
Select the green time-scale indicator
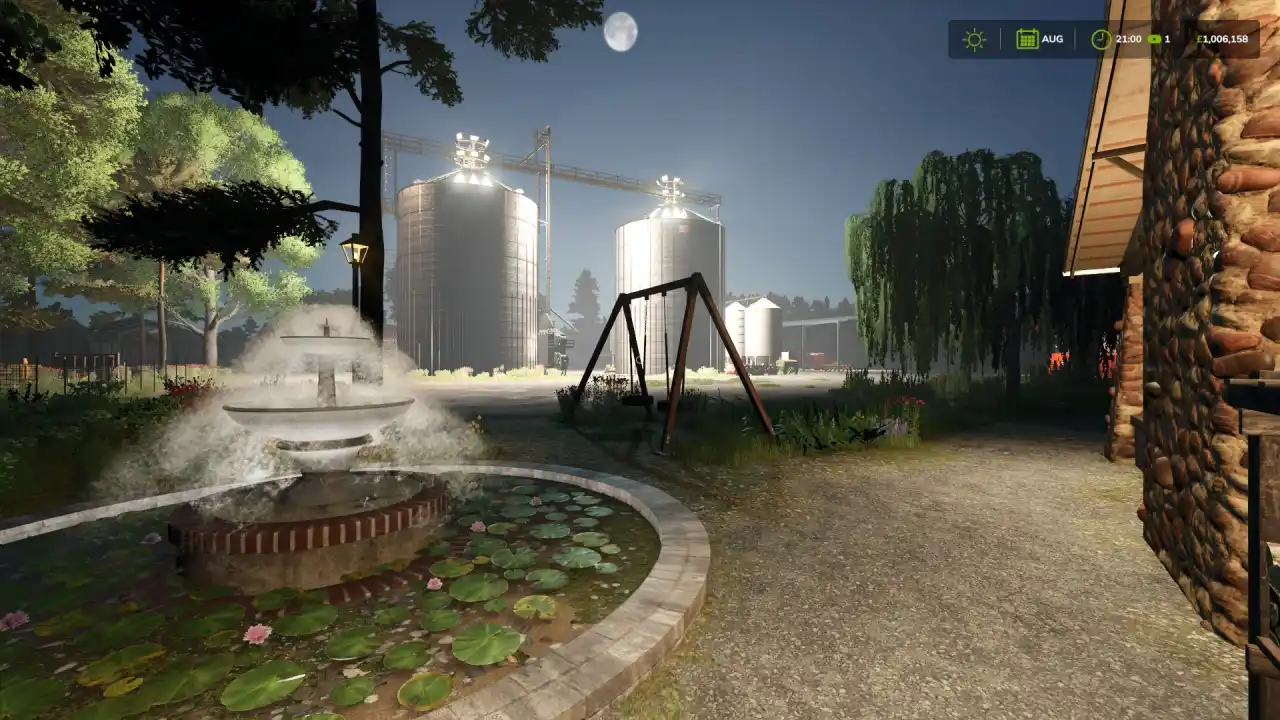(x=1155, y=39)
